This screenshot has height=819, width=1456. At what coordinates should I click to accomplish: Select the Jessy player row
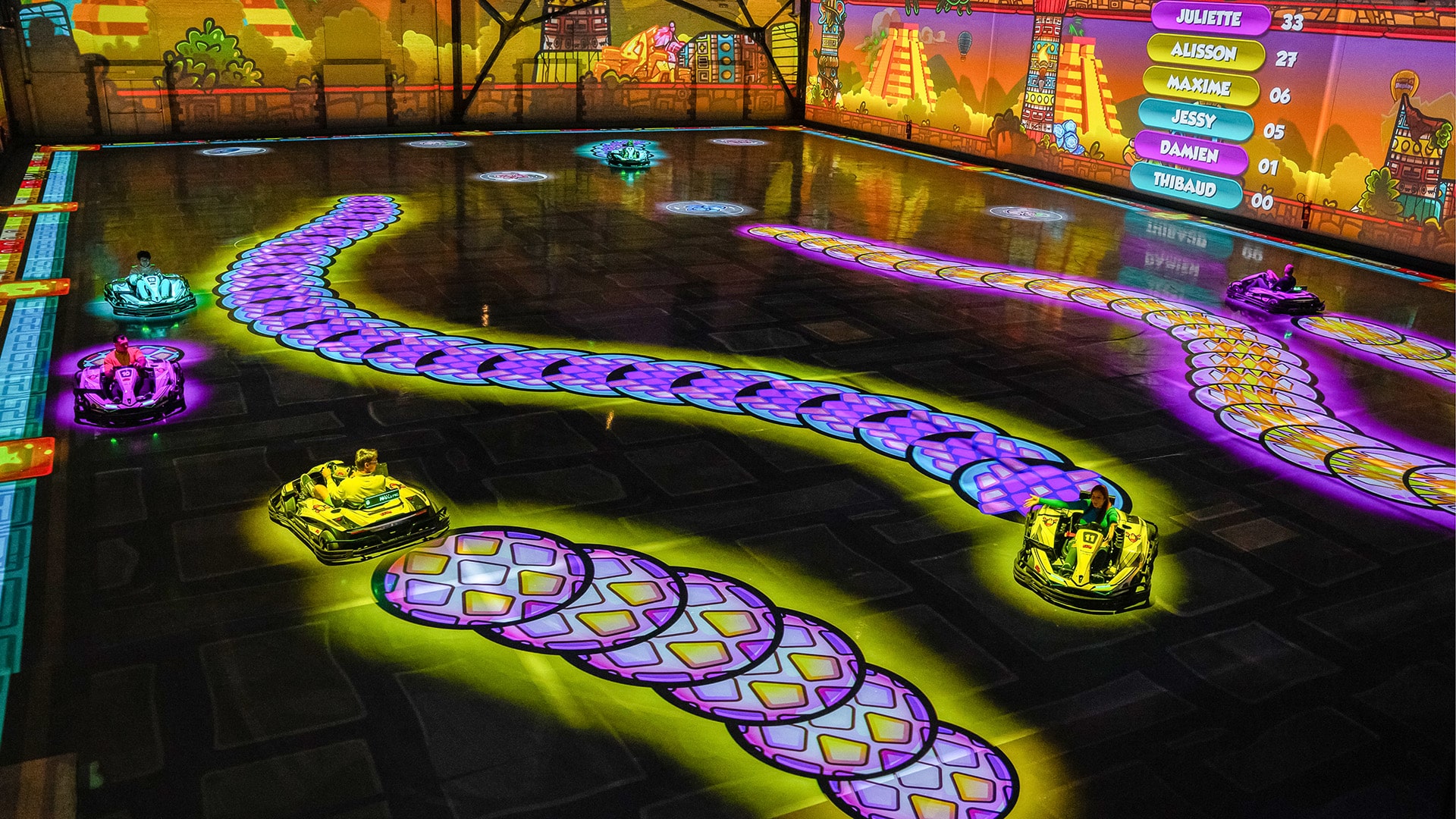1194,119
